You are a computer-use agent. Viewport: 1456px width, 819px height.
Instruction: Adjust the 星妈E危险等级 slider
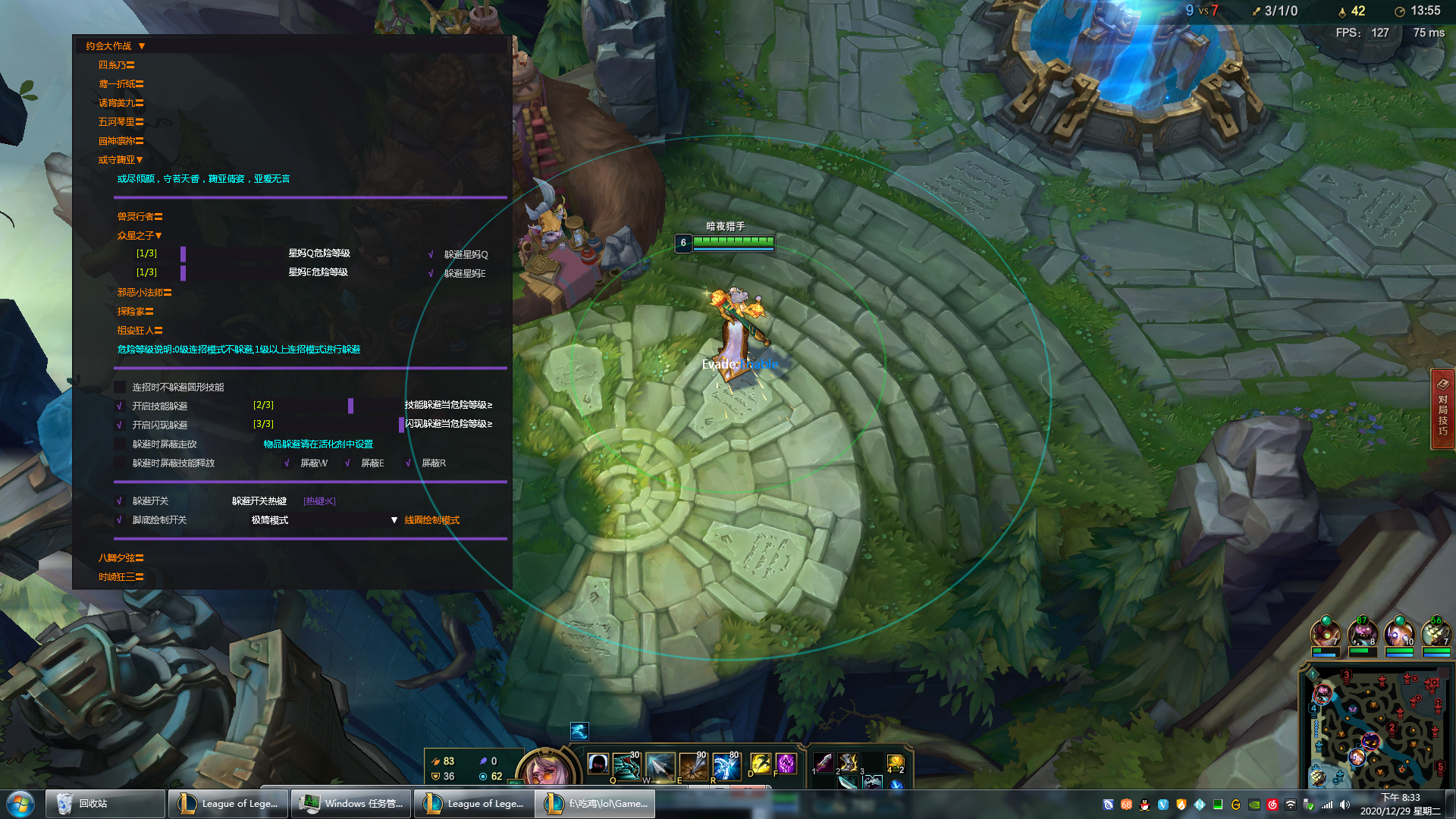click(x=183, y=273)
